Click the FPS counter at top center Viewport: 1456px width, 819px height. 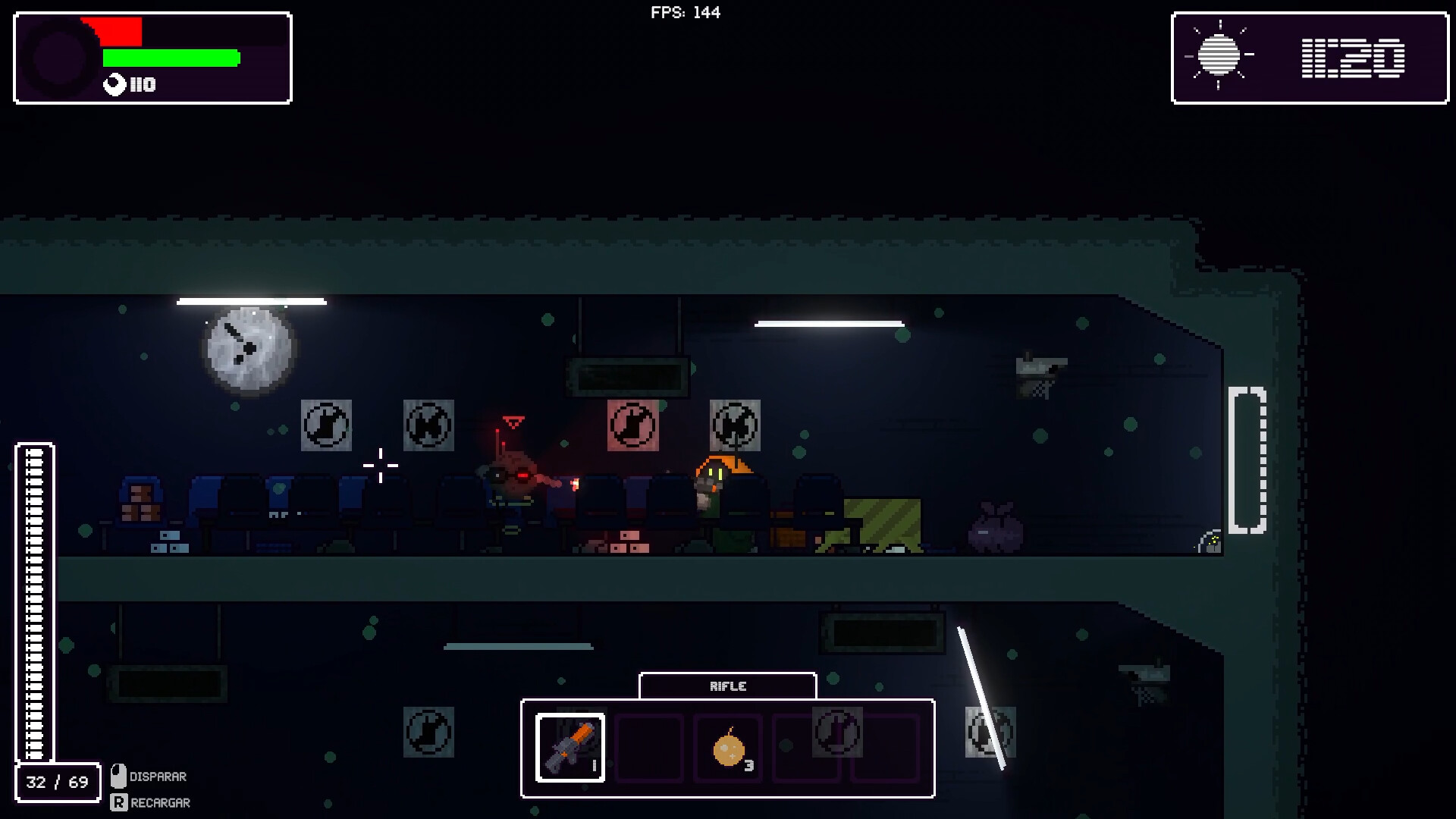[684, 11]
